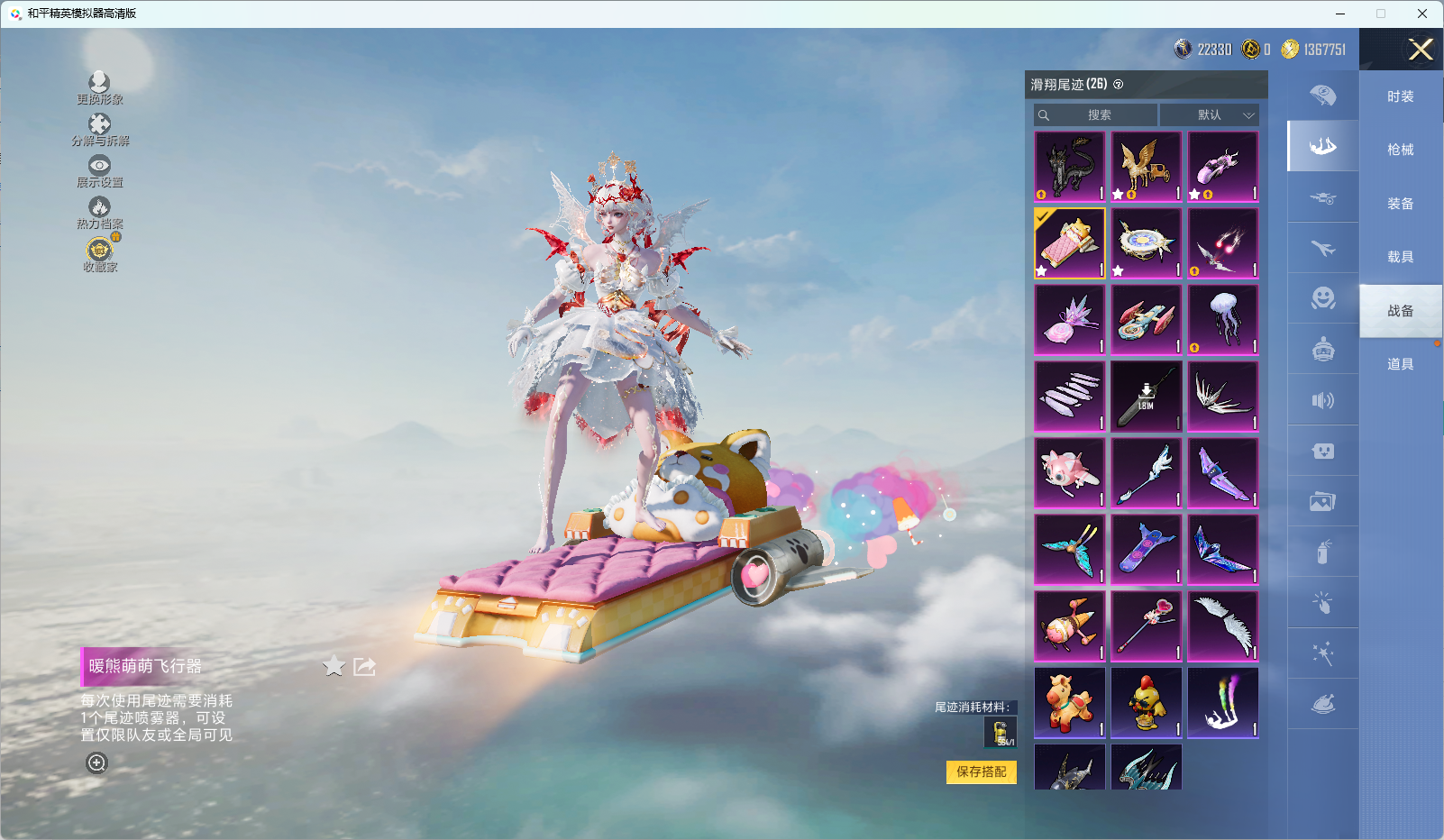1444x840 pixels.
Task: Click the 保存搭配 button
Action: click(x=981, y=772)
